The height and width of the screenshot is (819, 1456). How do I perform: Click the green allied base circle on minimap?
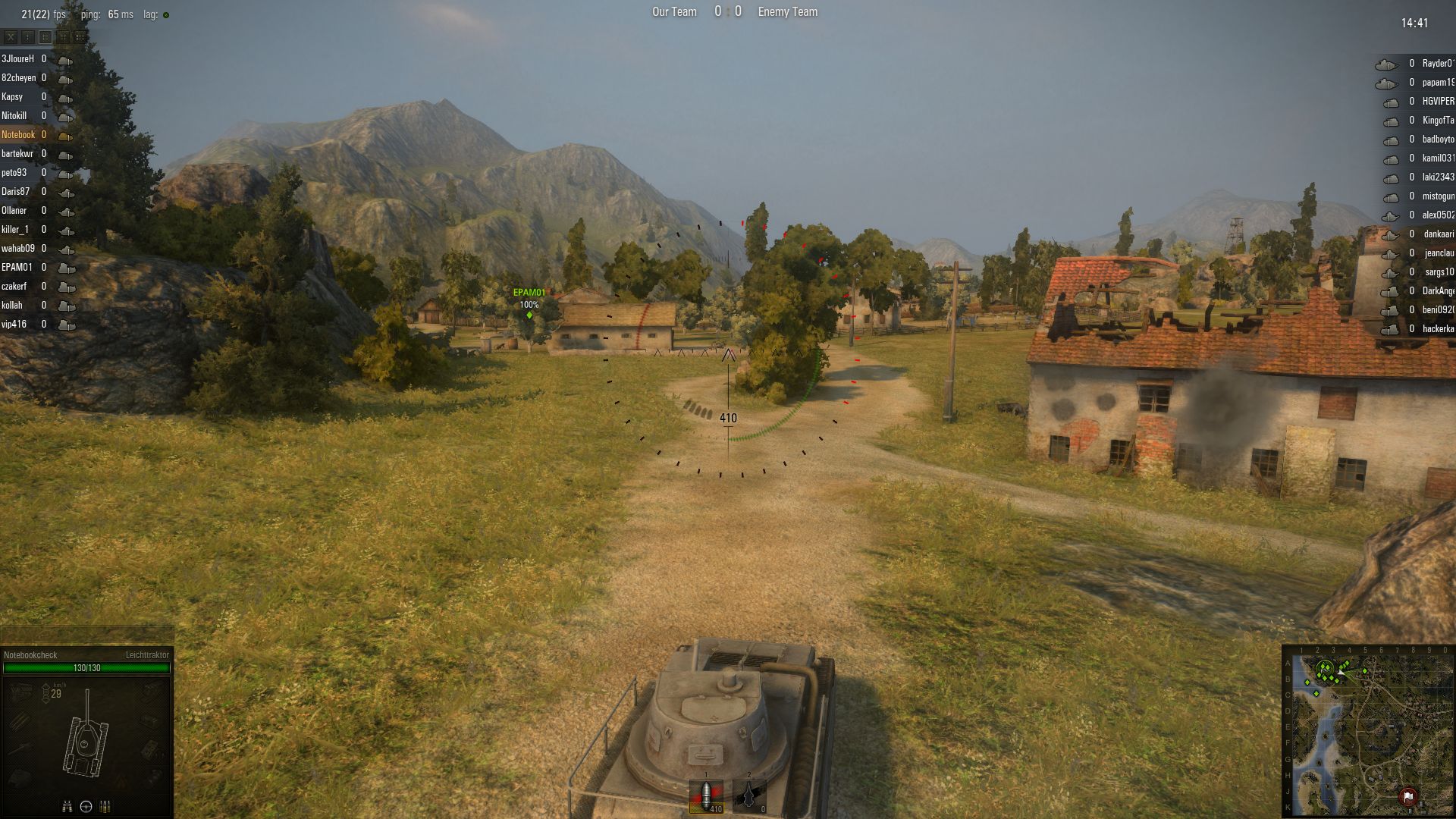1325,669
